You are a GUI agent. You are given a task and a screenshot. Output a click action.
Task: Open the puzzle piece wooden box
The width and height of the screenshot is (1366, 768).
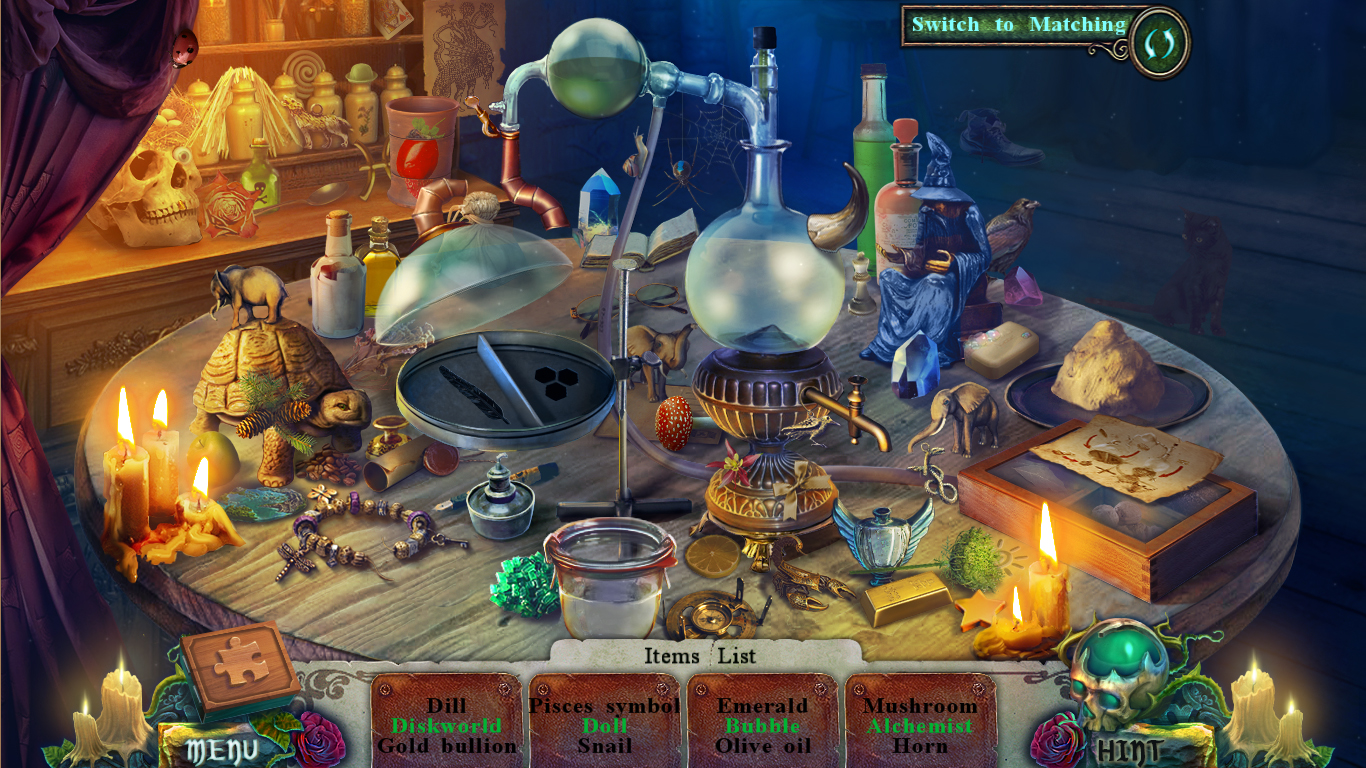click(x=240, y=665)
